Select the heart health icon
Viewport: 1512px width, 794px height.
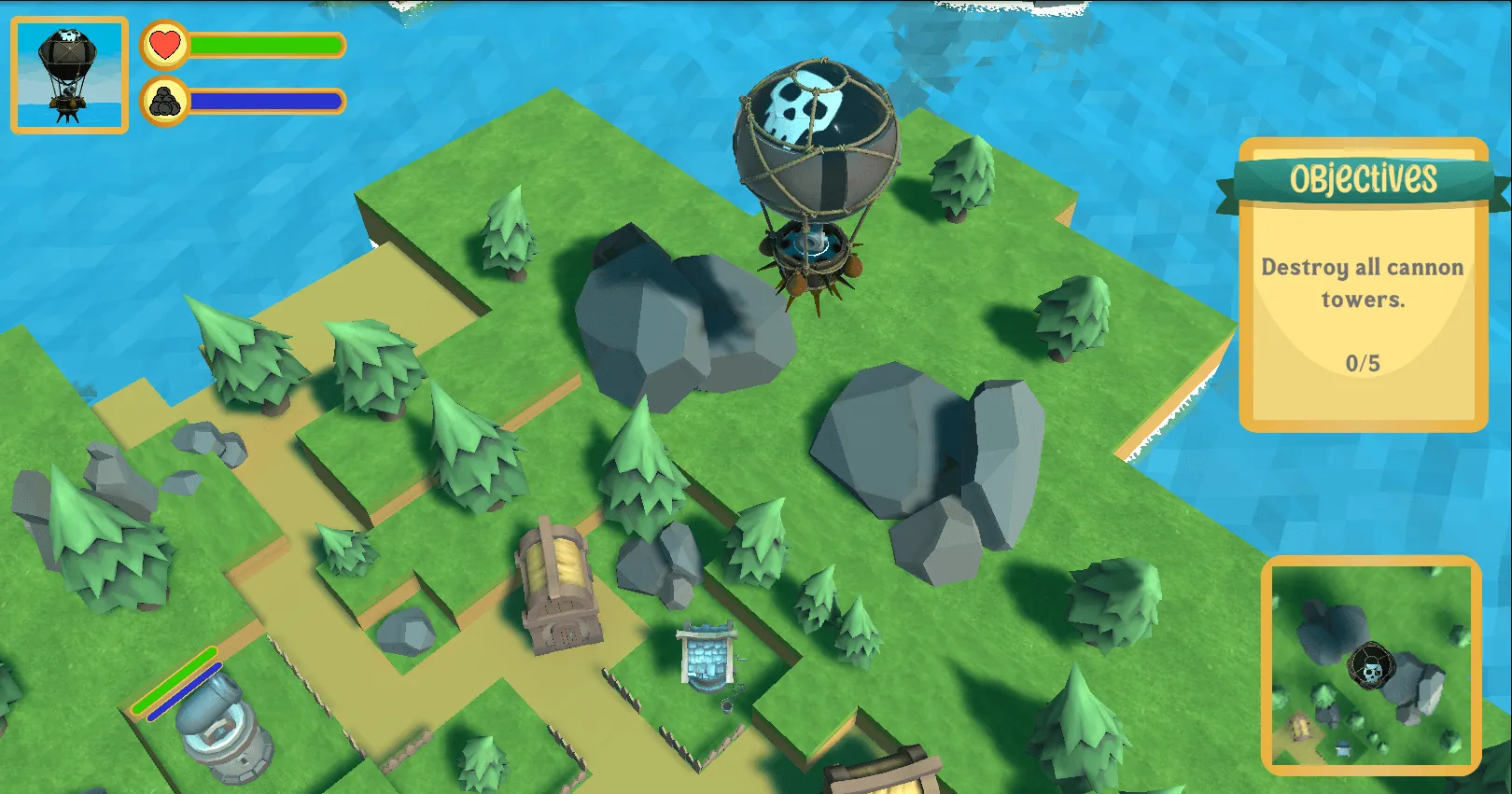(164, 43)
